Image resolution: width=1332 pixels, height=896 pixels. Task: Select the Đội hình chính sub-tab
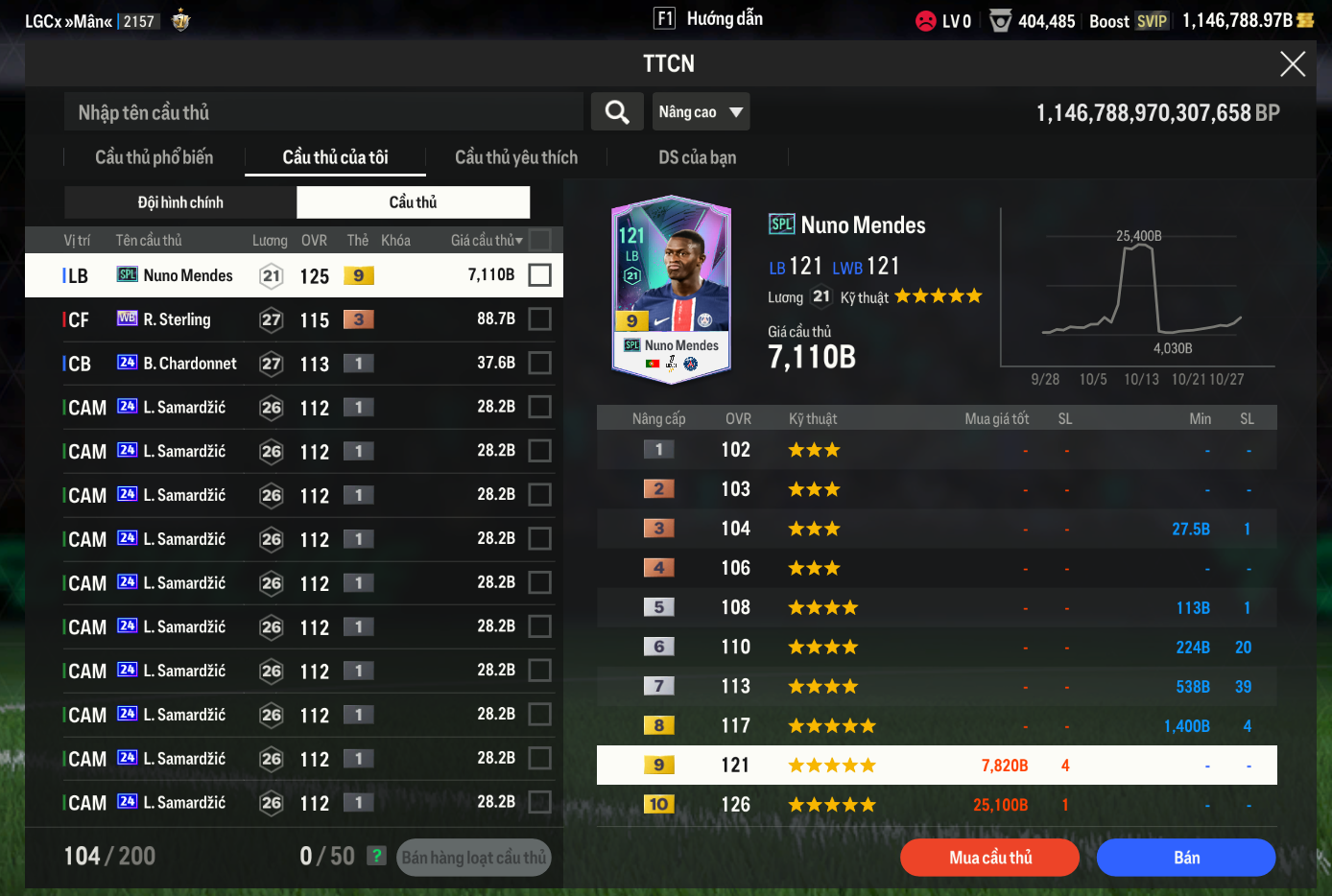pyautogui.click(x=180, y=202)
